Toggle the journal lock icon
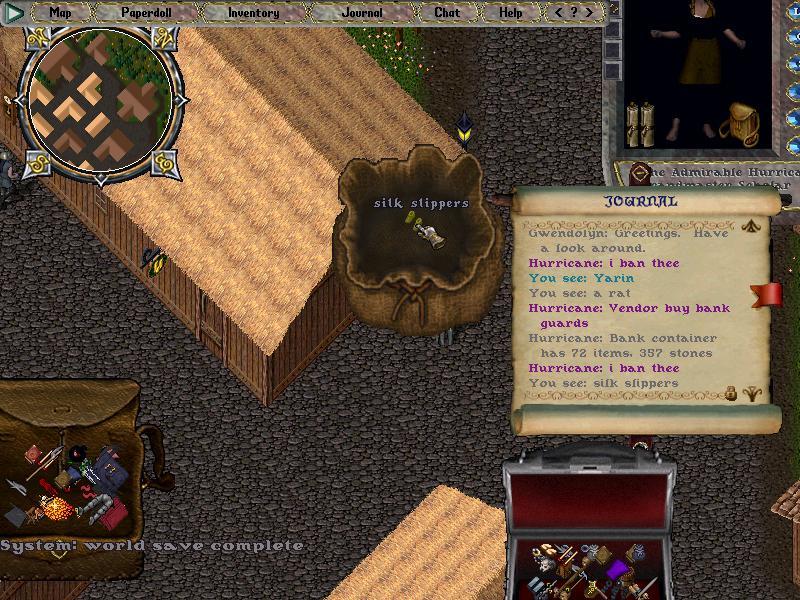Screen dimensions: 800x600 pyautogui.click(x=732, y=393)
